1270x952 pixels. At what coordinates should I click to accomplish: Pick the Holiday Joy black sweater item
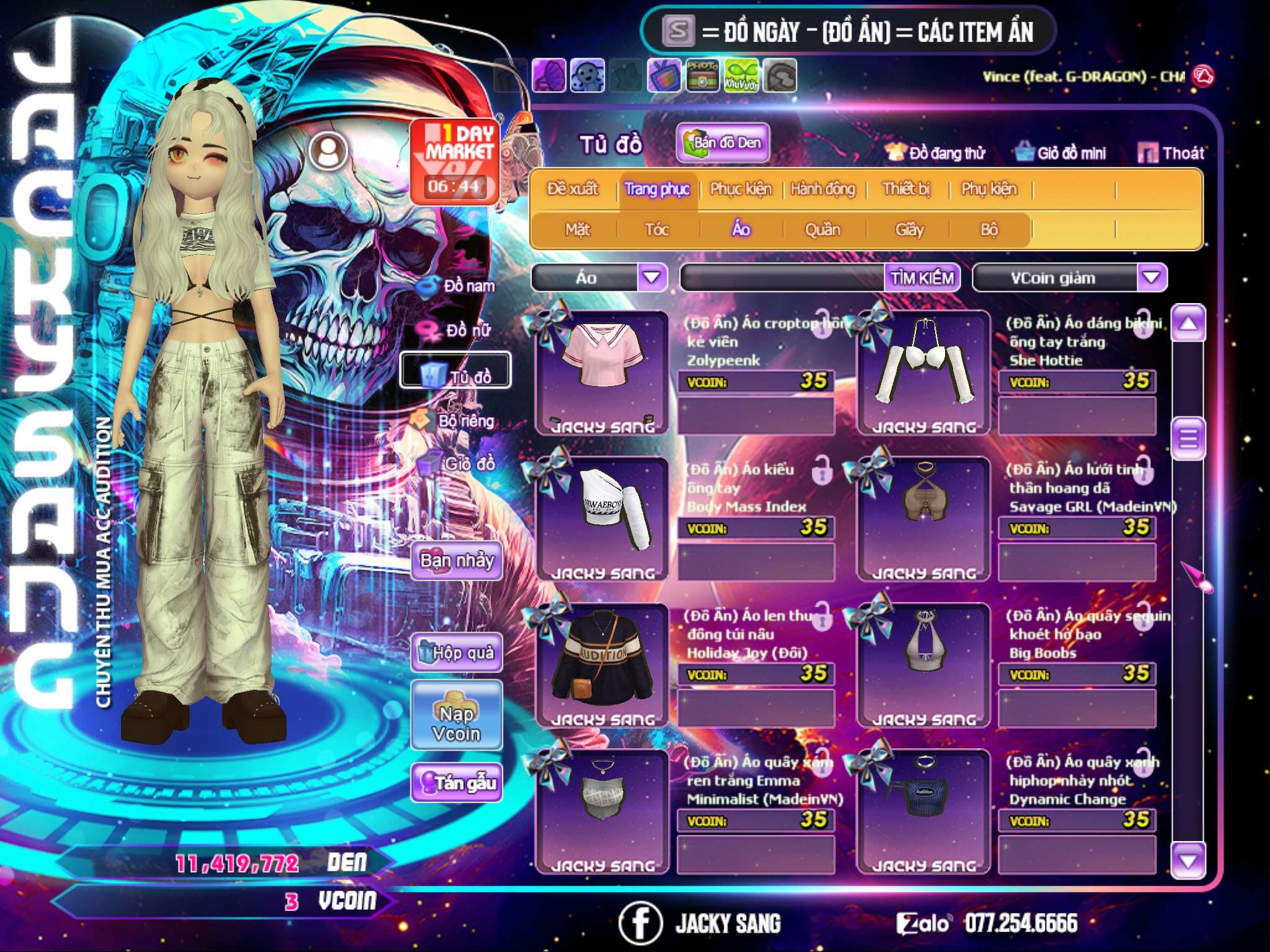click(x=602, y=664)
